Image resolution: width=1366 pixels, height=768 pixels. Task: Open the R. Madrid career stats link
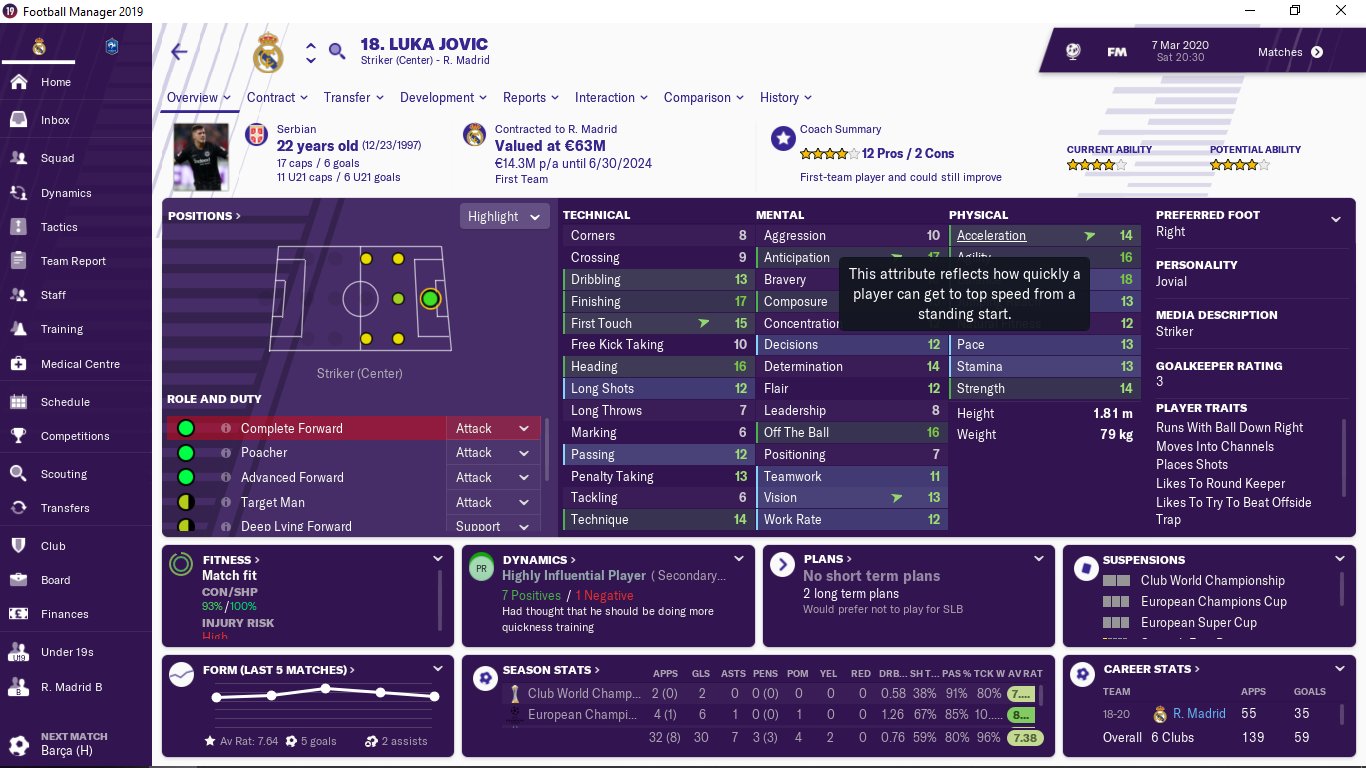point(1199,714)
